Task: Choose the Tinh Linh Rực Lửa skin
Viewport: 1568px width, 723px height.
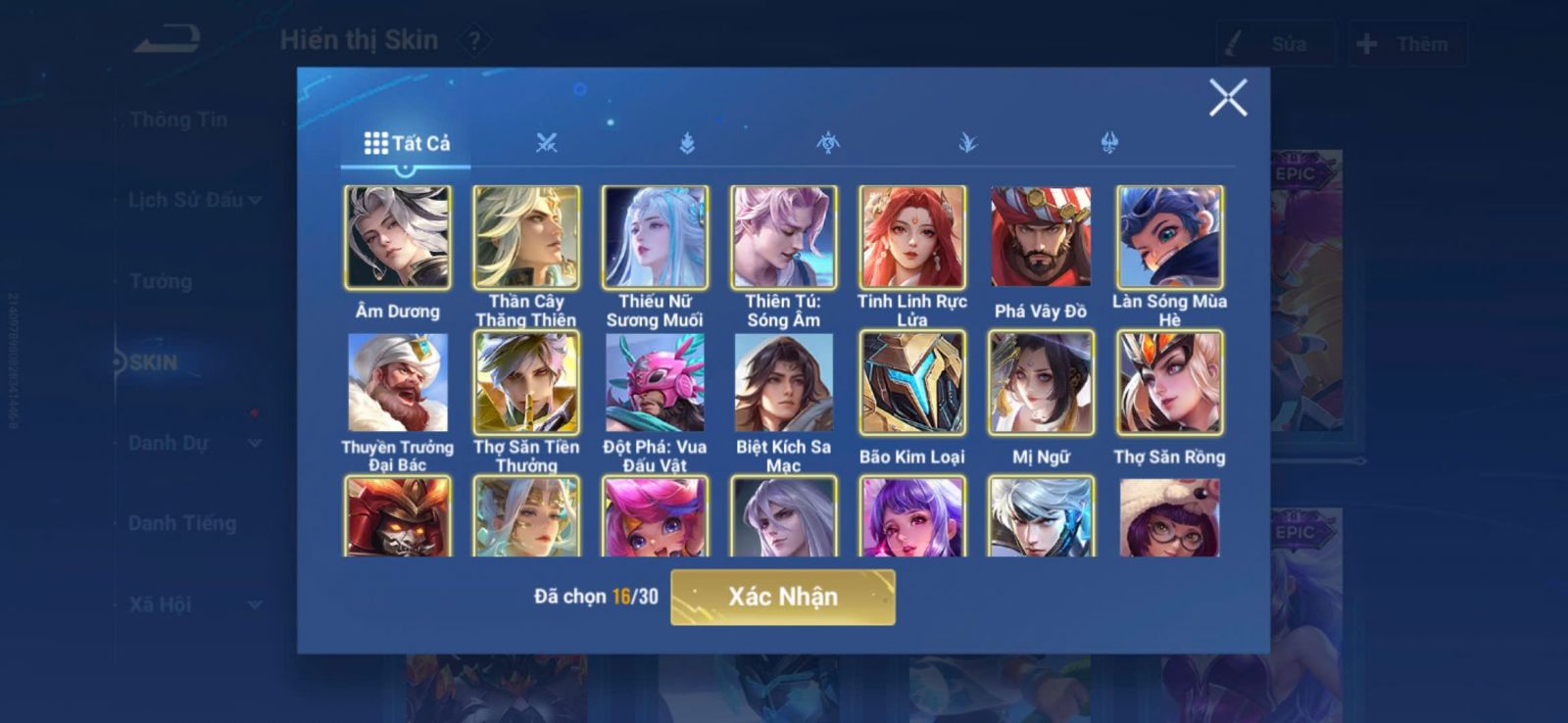Action: pos(912,238)
